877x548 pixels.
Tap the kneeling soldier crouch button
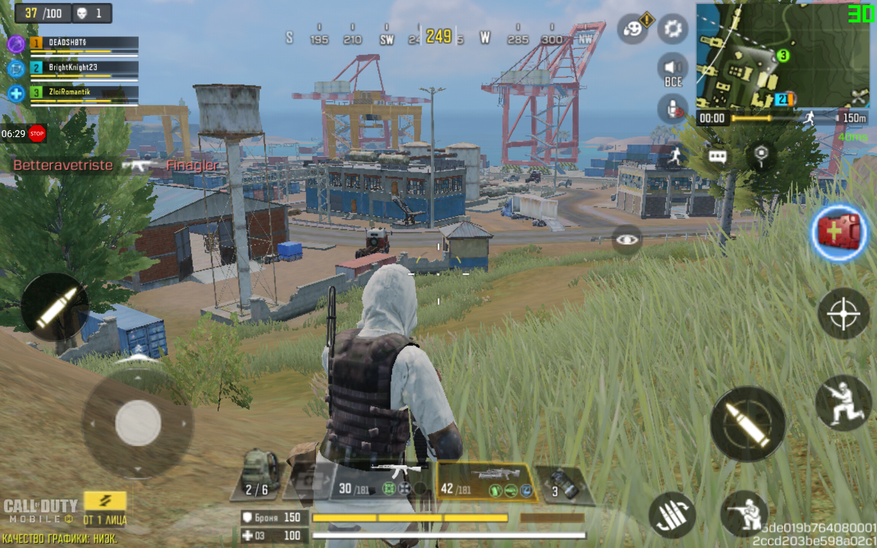click(x=842, y=402)
